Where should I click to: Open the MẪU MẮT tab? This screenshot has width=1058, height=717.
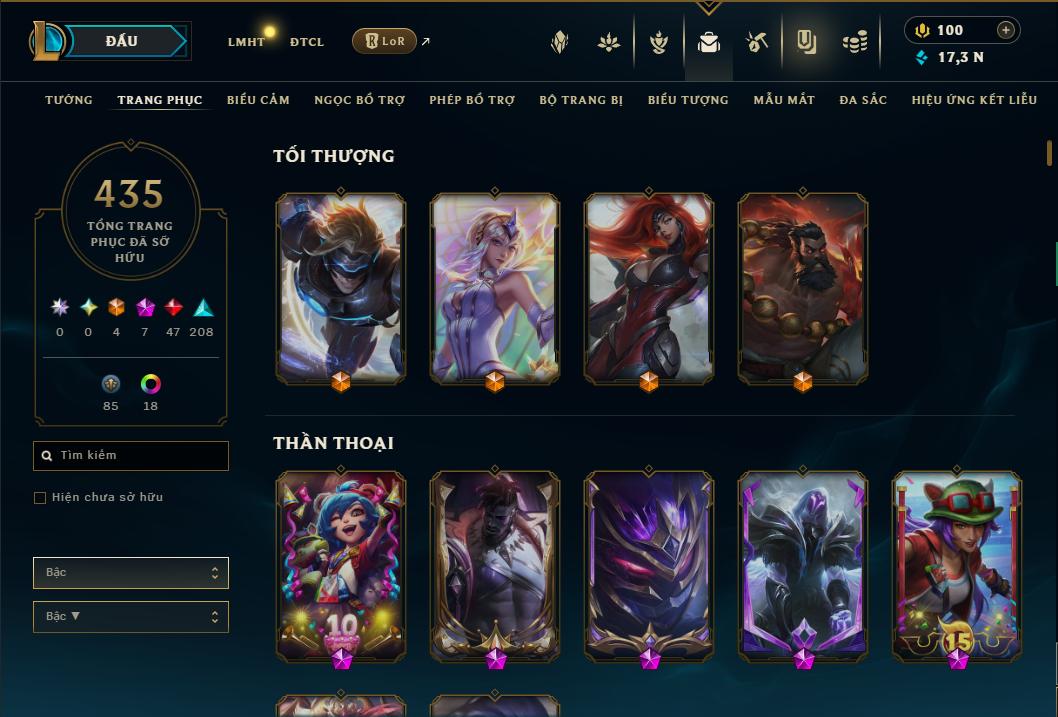pyautogui.click(x=784, y=100)
